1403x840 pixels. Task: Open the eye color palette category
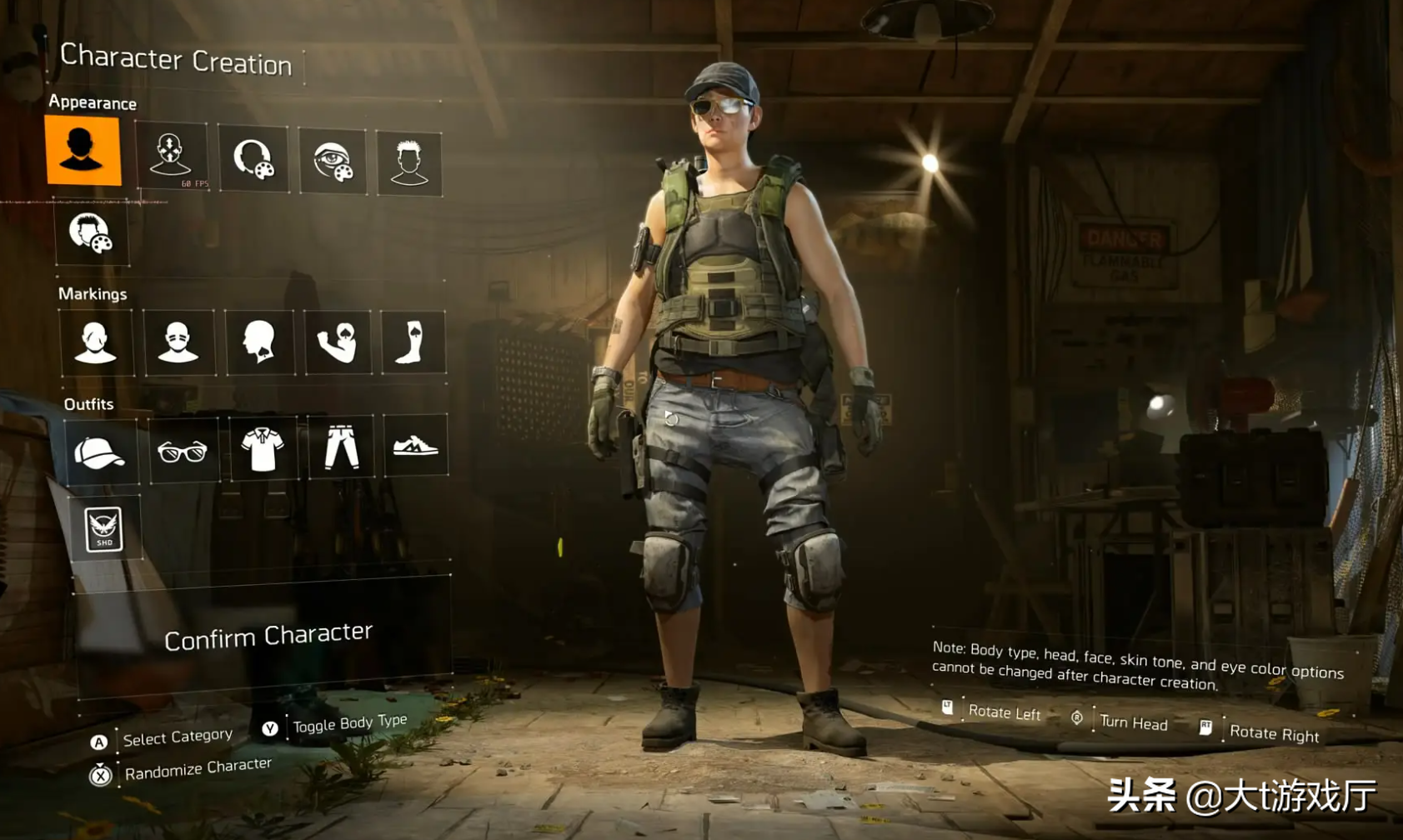(x=333, y=161)
